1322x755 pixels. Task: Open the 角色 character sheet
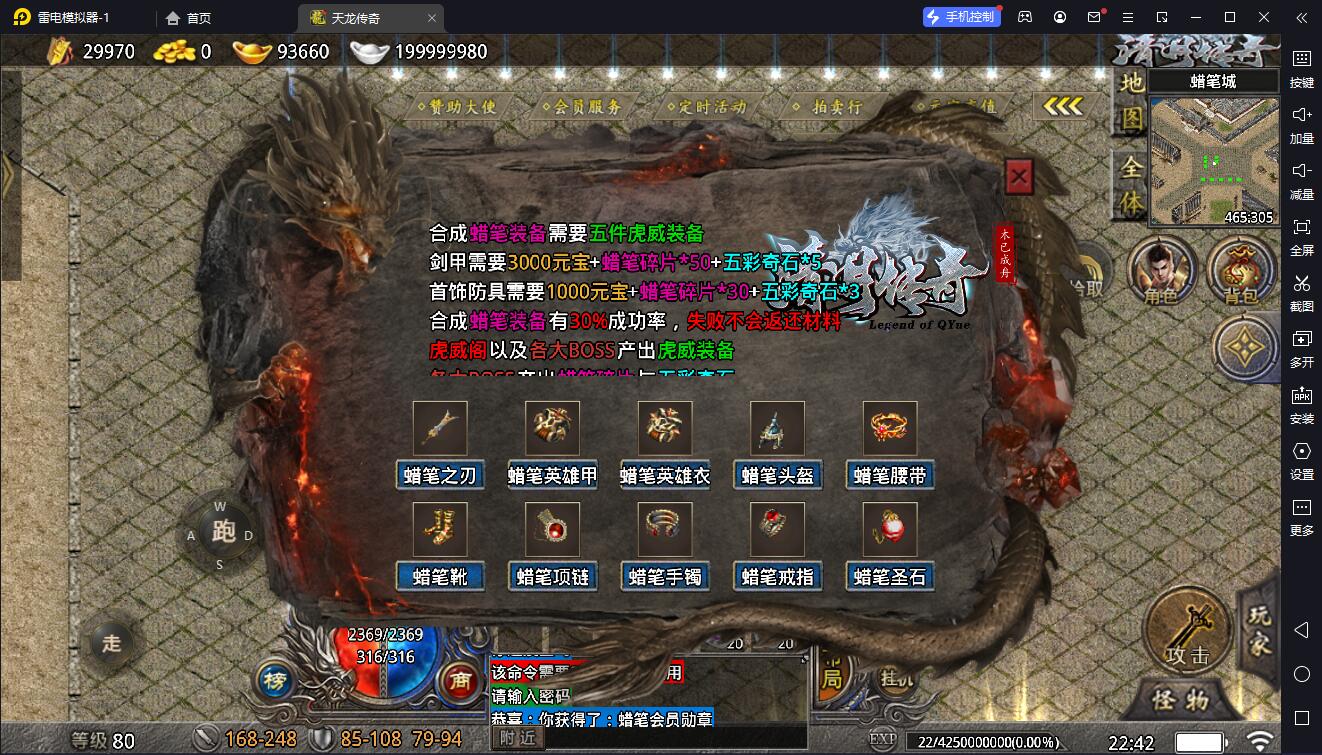(x=1159, y=272)
